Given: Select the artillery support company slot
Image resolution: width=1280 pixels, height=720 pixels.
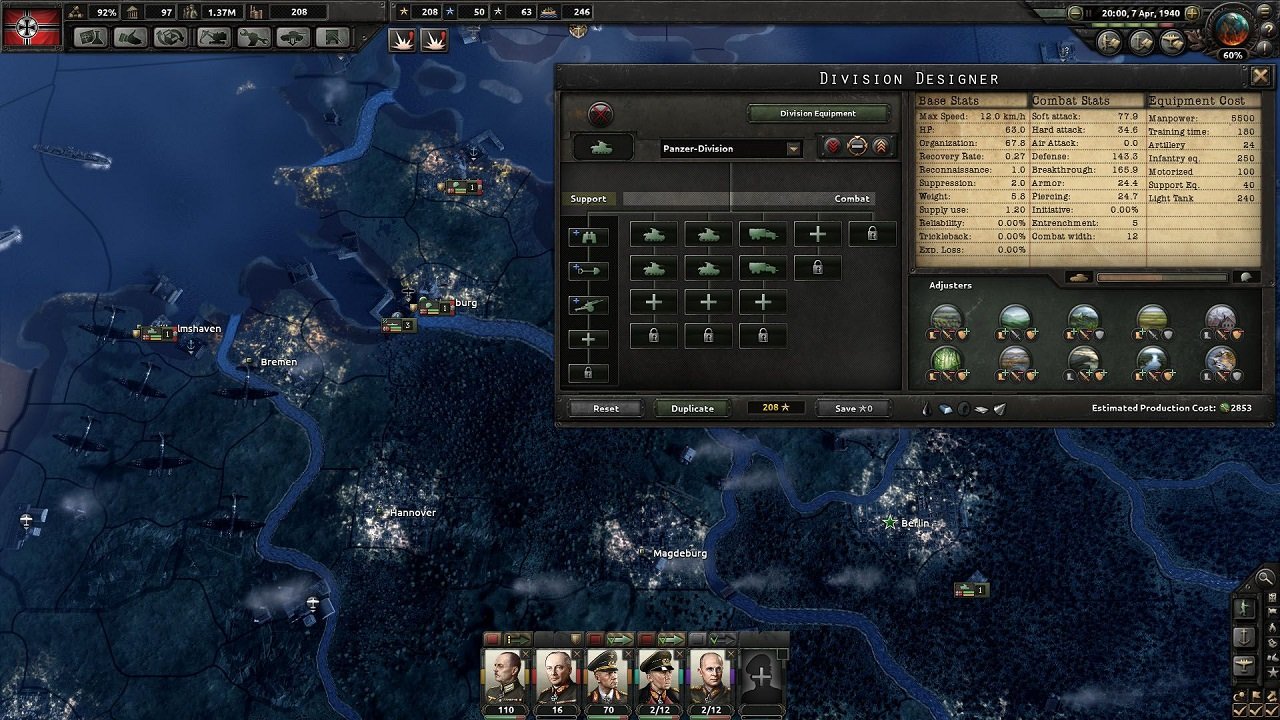Looking at the screenshot, I should pos(587,304).
